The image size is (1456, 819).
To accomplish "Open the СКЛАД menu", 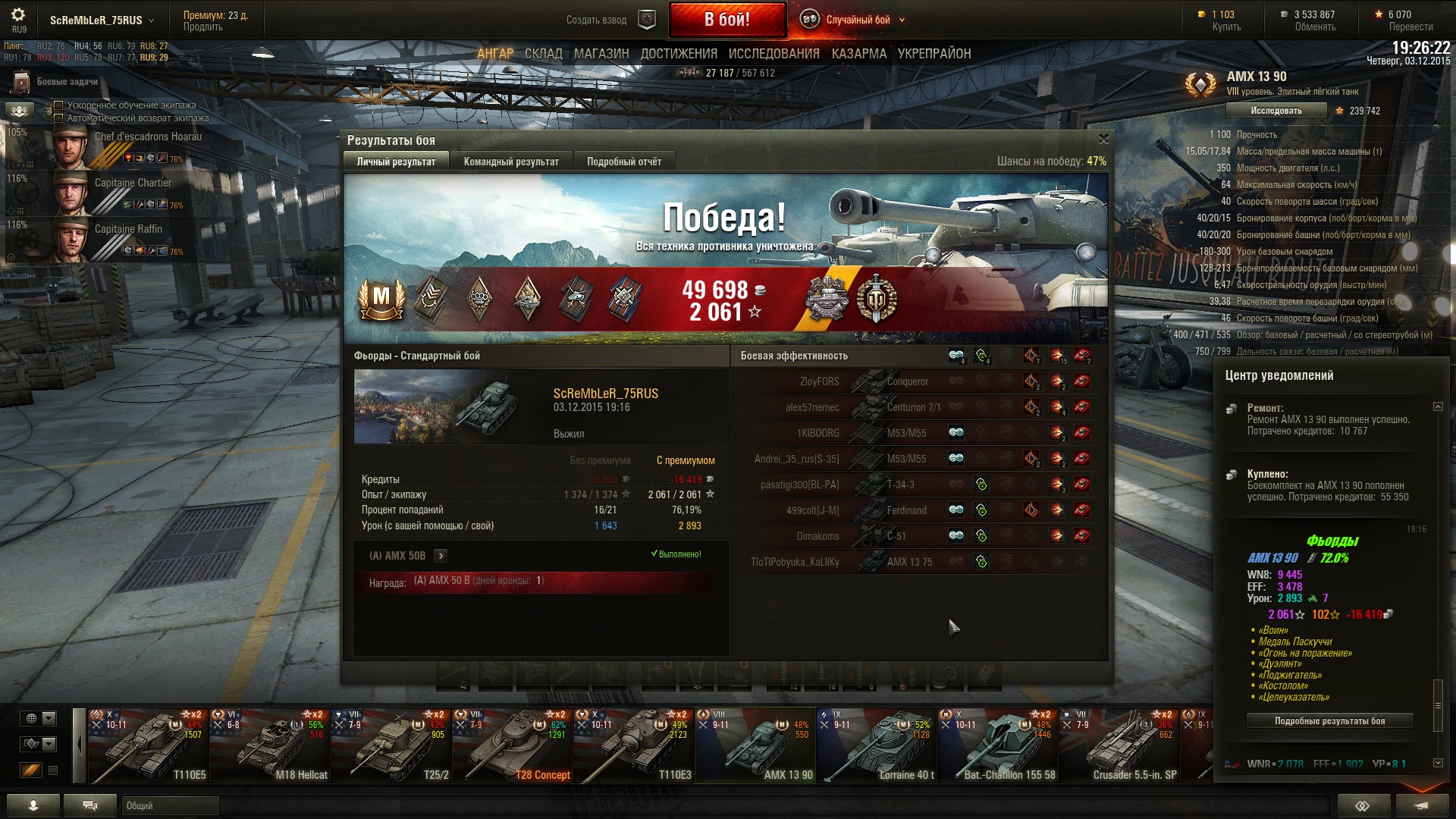I will point(543,54).
